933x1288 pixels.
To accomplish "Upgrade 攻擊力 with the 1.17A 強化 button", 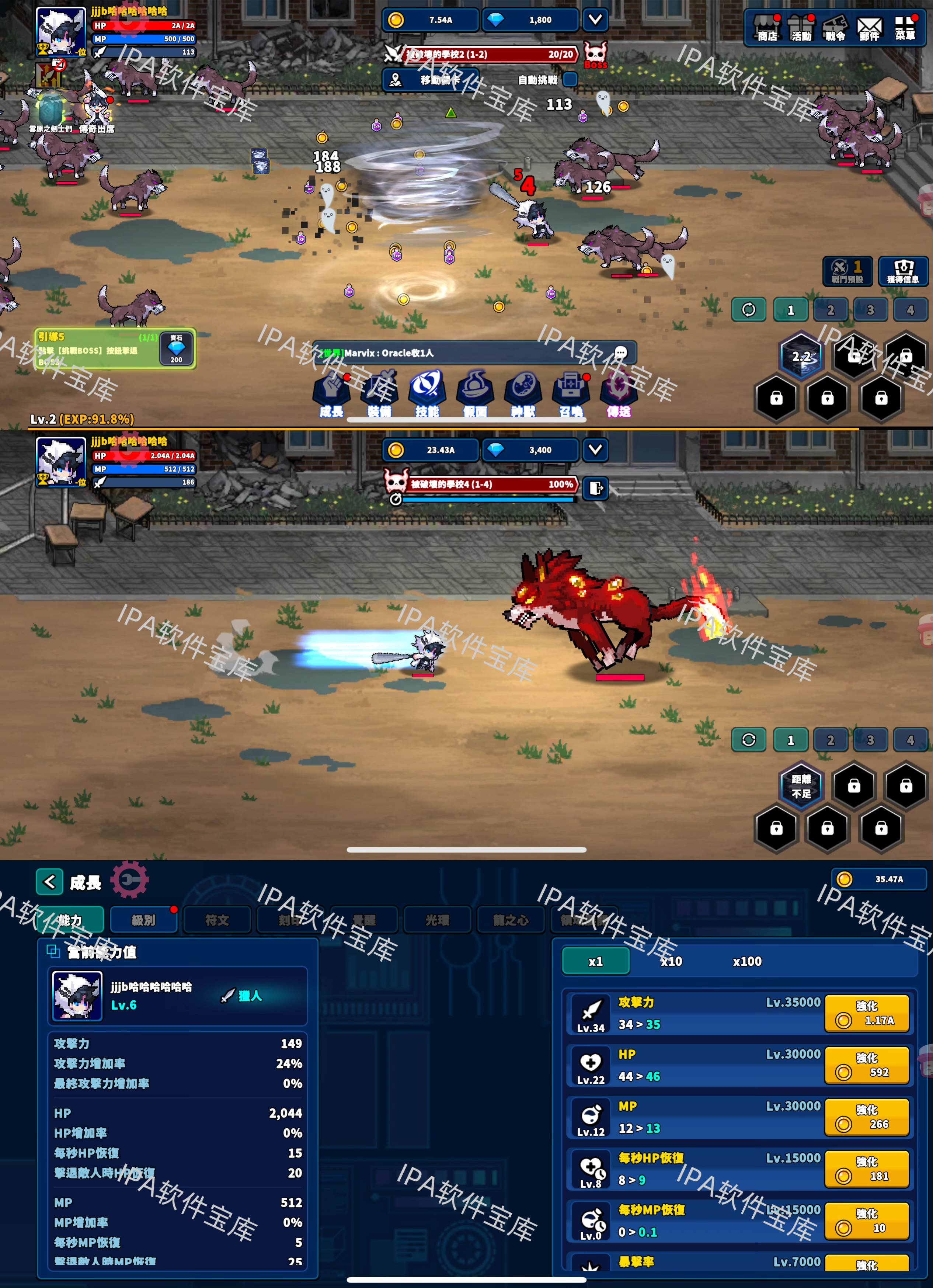I will [867, 1013].
